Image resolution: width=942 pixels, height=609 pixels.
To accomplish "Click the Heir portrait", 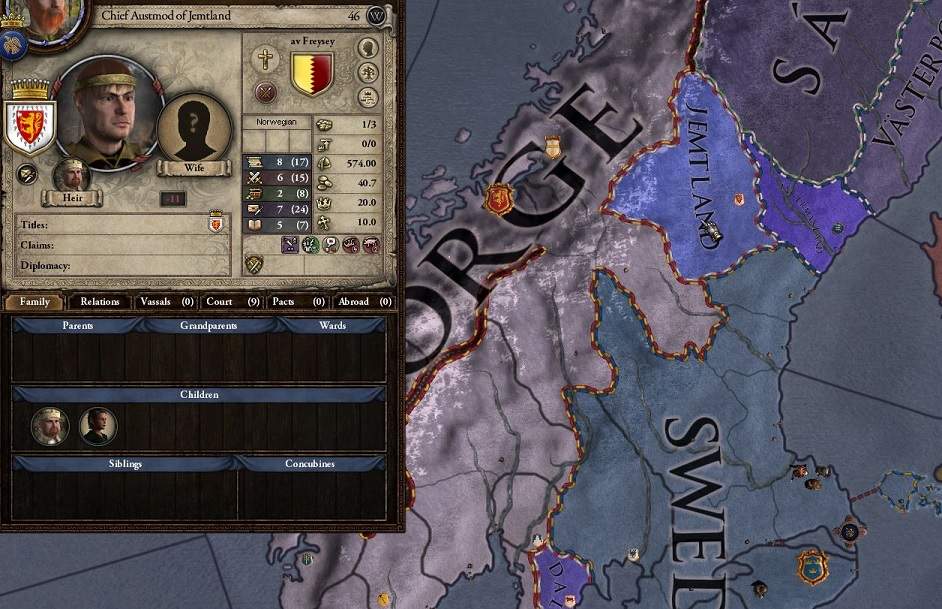I will [x=71, y=176].
